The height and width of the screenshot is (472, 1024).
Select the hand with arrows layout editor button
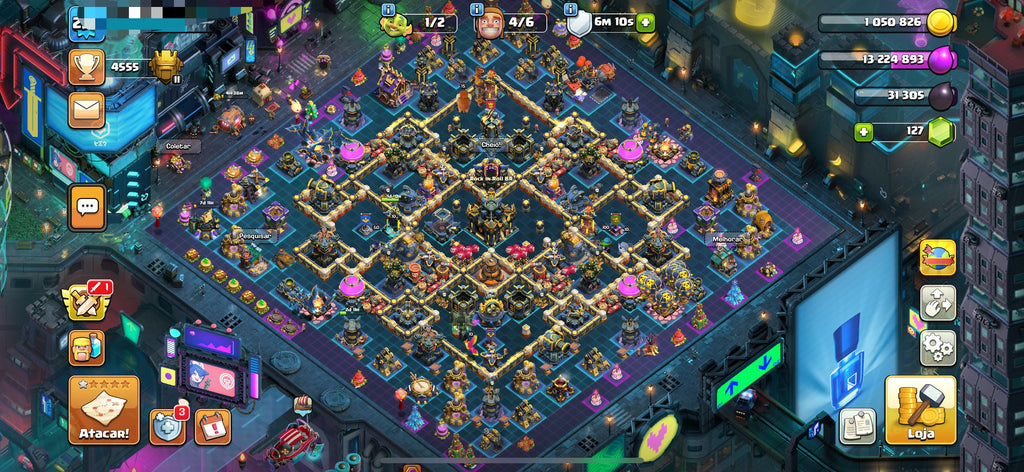tap(938, 303)
